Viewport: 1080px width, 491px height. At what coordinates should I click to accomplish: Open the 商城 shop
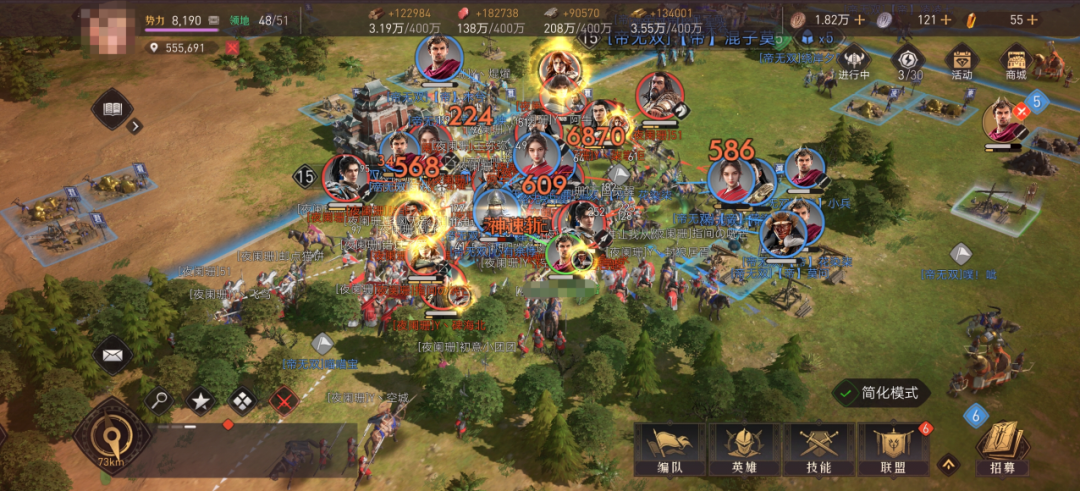pyautogui.click(x=1015, y=61)
